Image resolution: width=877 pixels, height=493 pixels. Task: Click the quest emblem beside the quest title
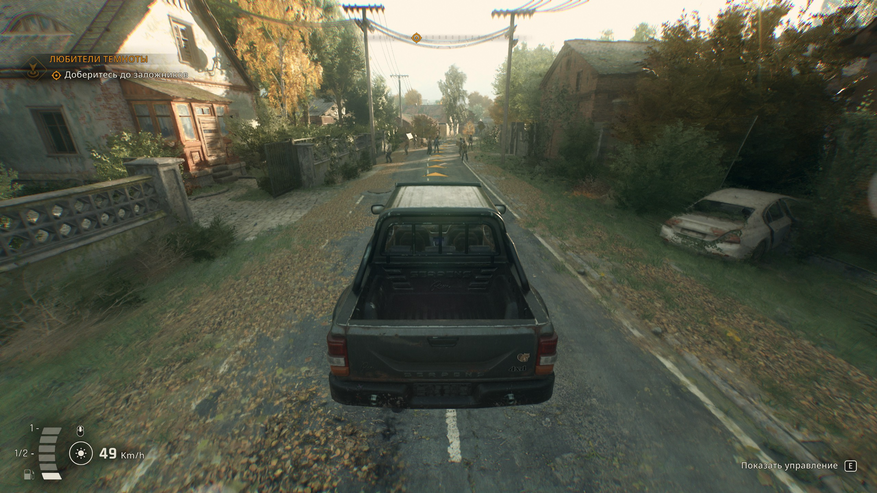[x=34, y=69]
